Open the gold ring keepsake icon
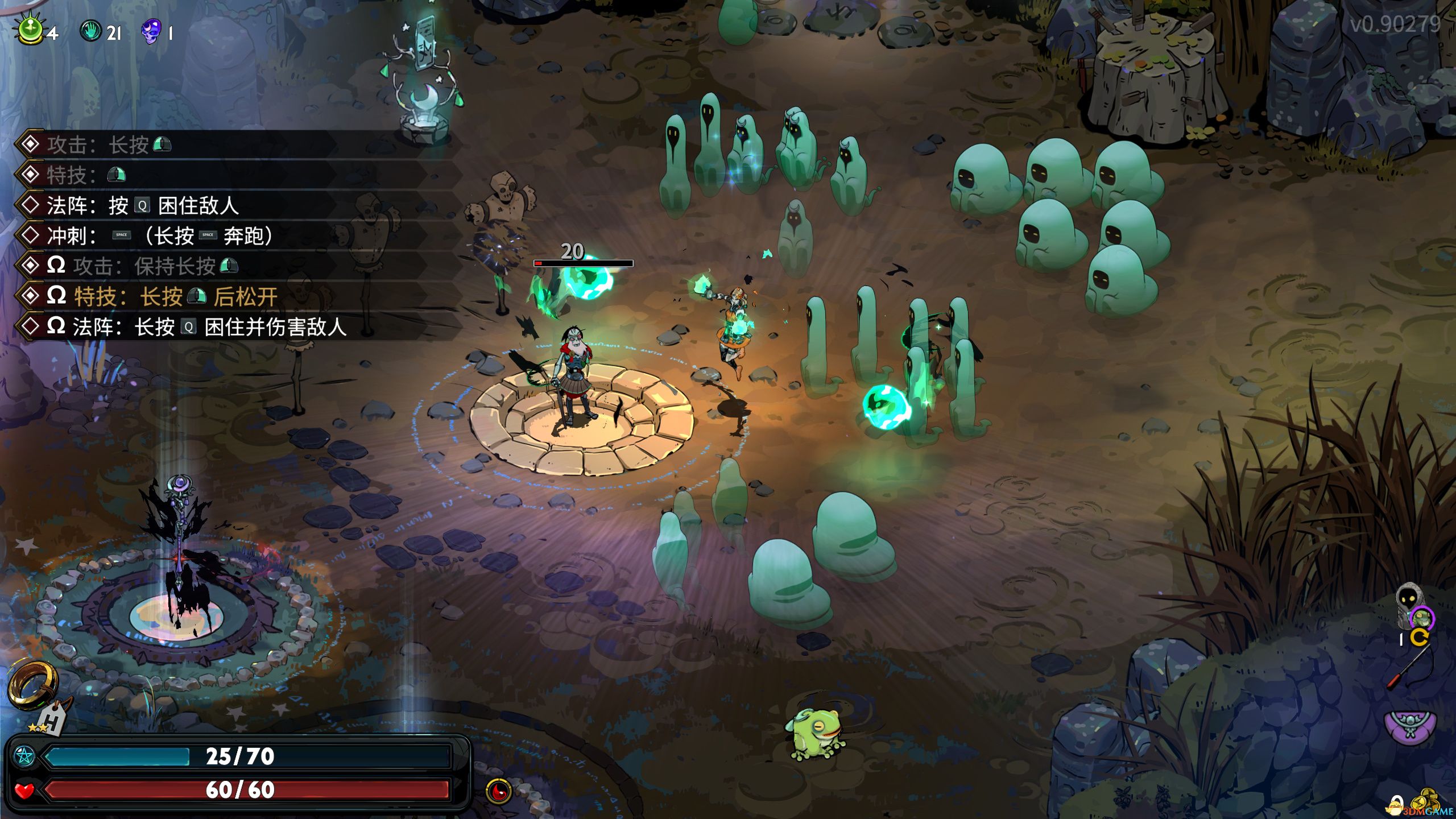 pyautogui.click(x=32, y=685)
